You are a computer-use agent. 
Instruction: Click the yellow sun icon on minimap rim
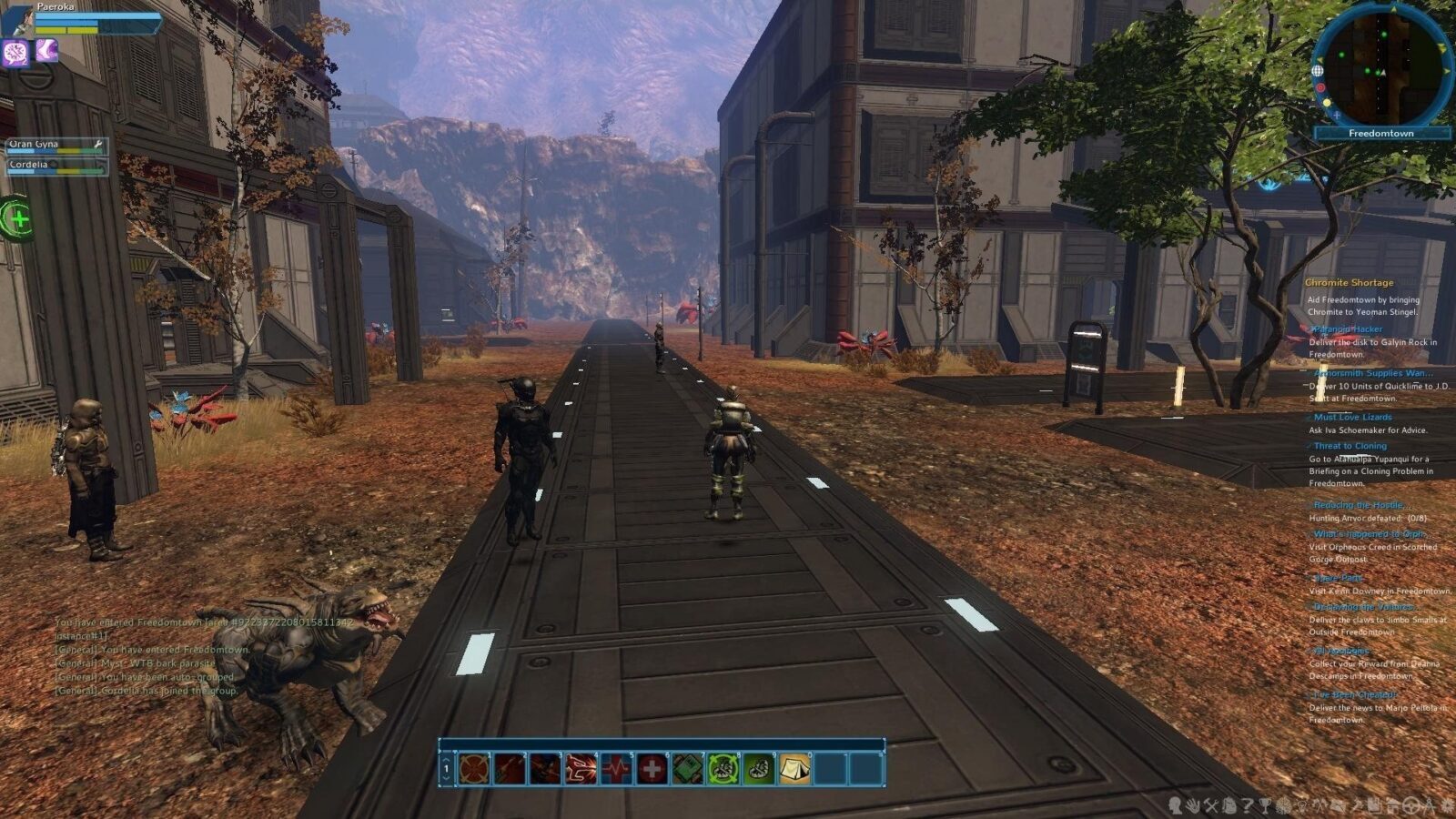click(x=1327, y=103)
